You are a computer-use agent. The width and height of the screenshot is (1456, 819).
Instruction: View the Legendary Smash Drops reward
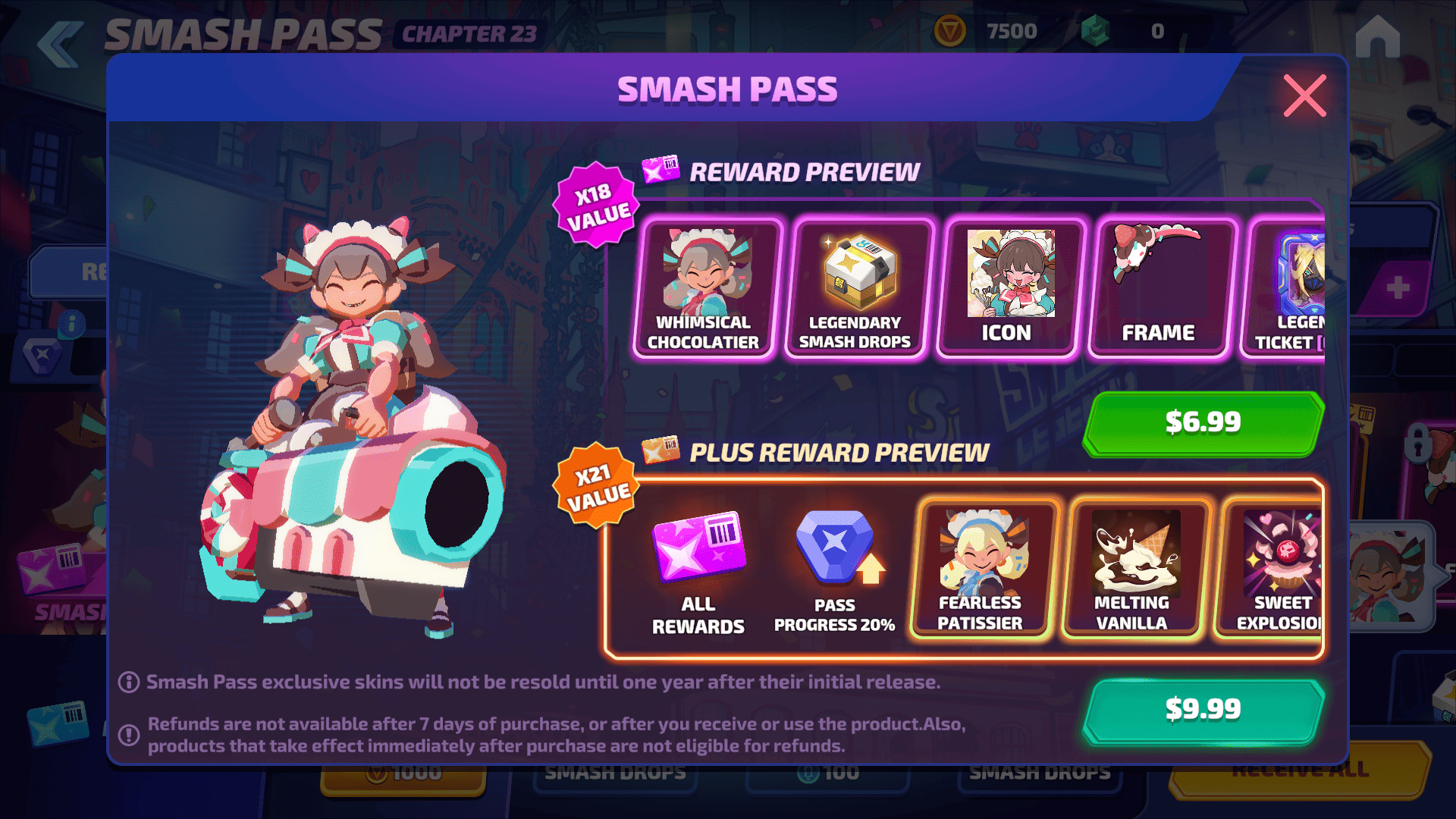tap(855, 288)
